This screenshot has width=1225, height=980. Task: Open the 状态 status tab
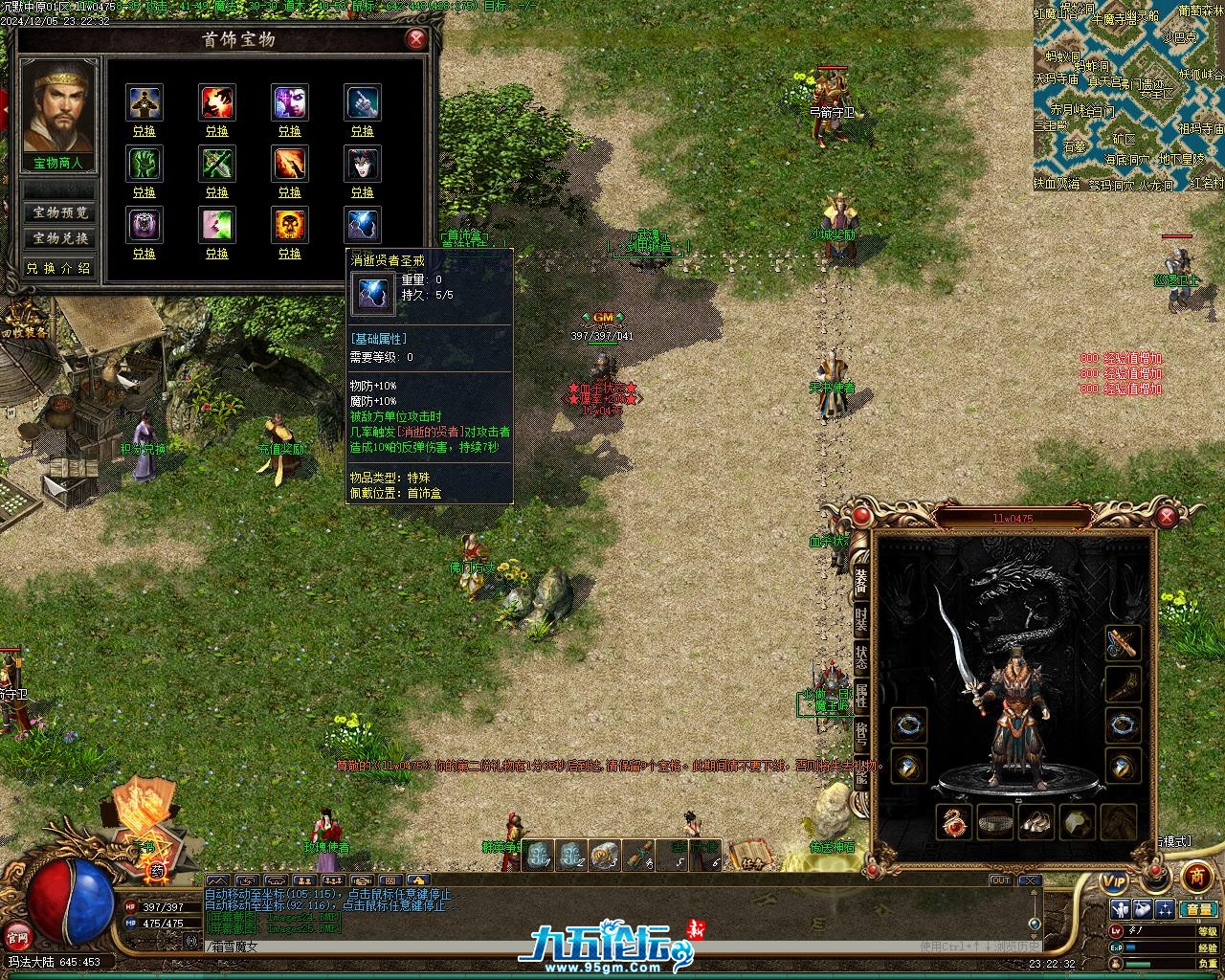click(x=861, y=657)
